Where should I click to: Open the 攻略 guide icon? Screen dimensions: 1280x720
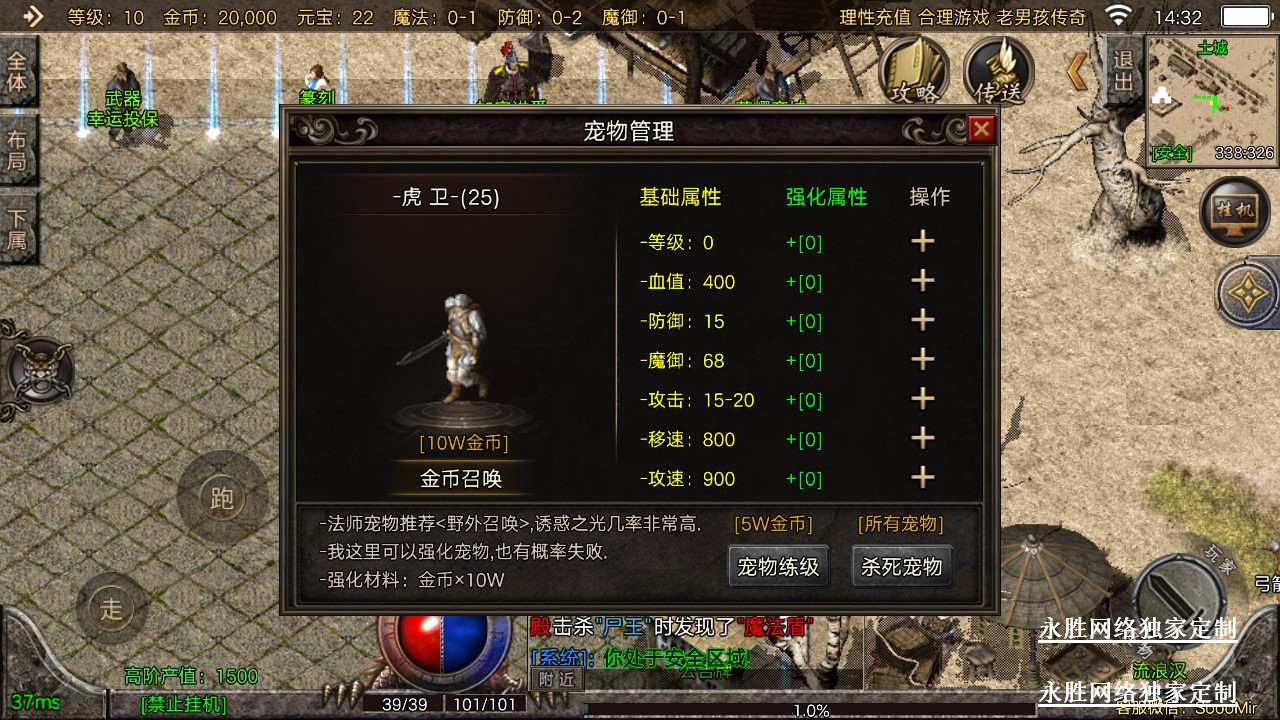(x=914, y=72)
